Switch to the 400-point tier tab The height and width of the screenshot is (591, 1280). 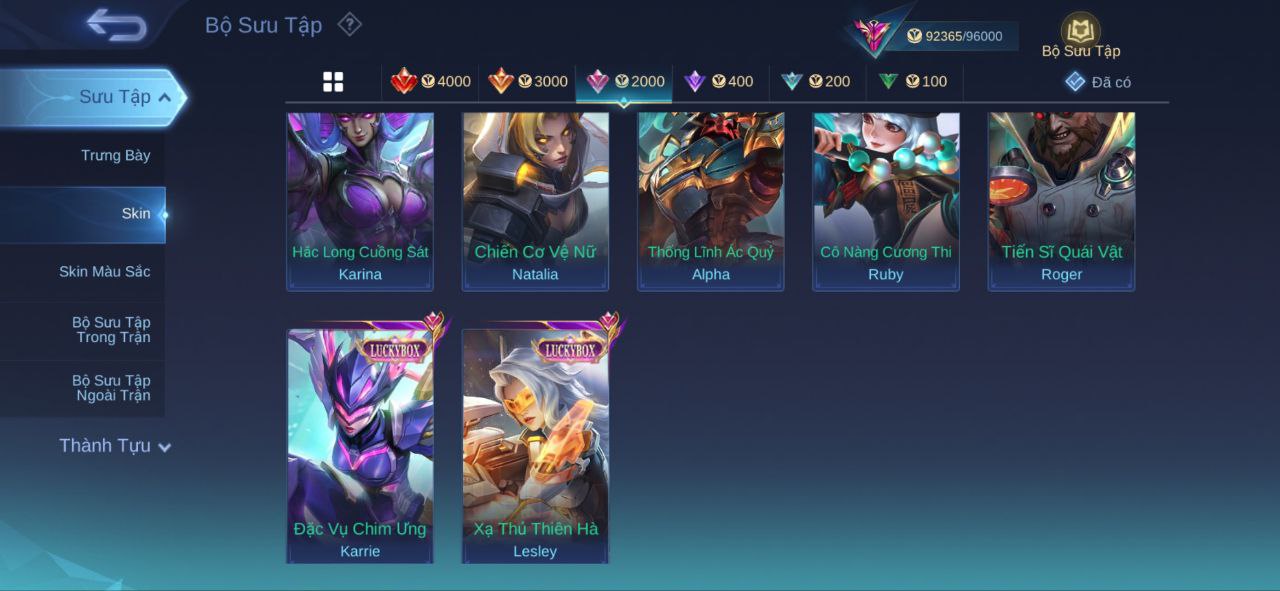click(719, 82)
